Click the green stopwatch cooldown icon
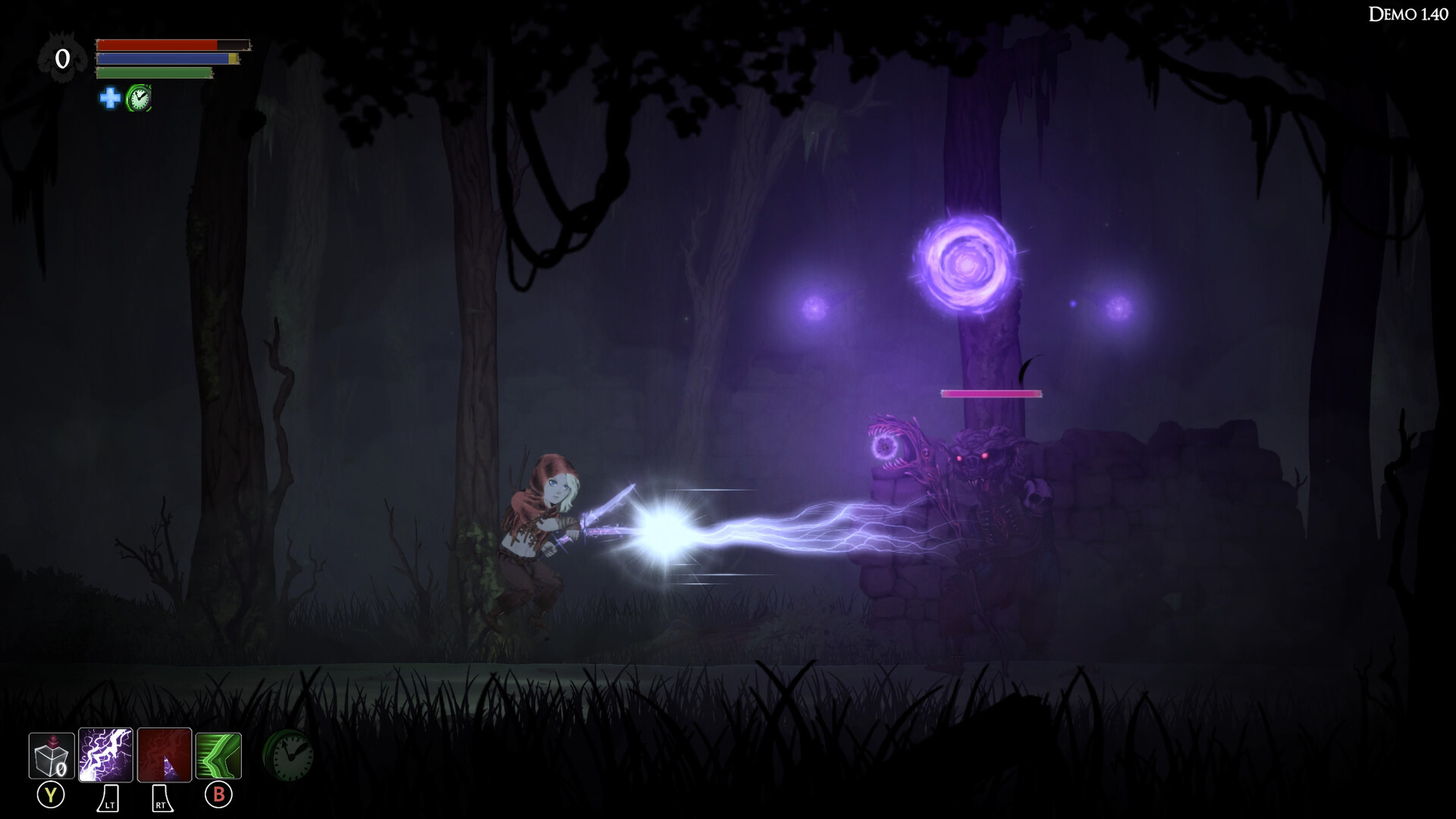1456x819 pixels. pos(290,755)
